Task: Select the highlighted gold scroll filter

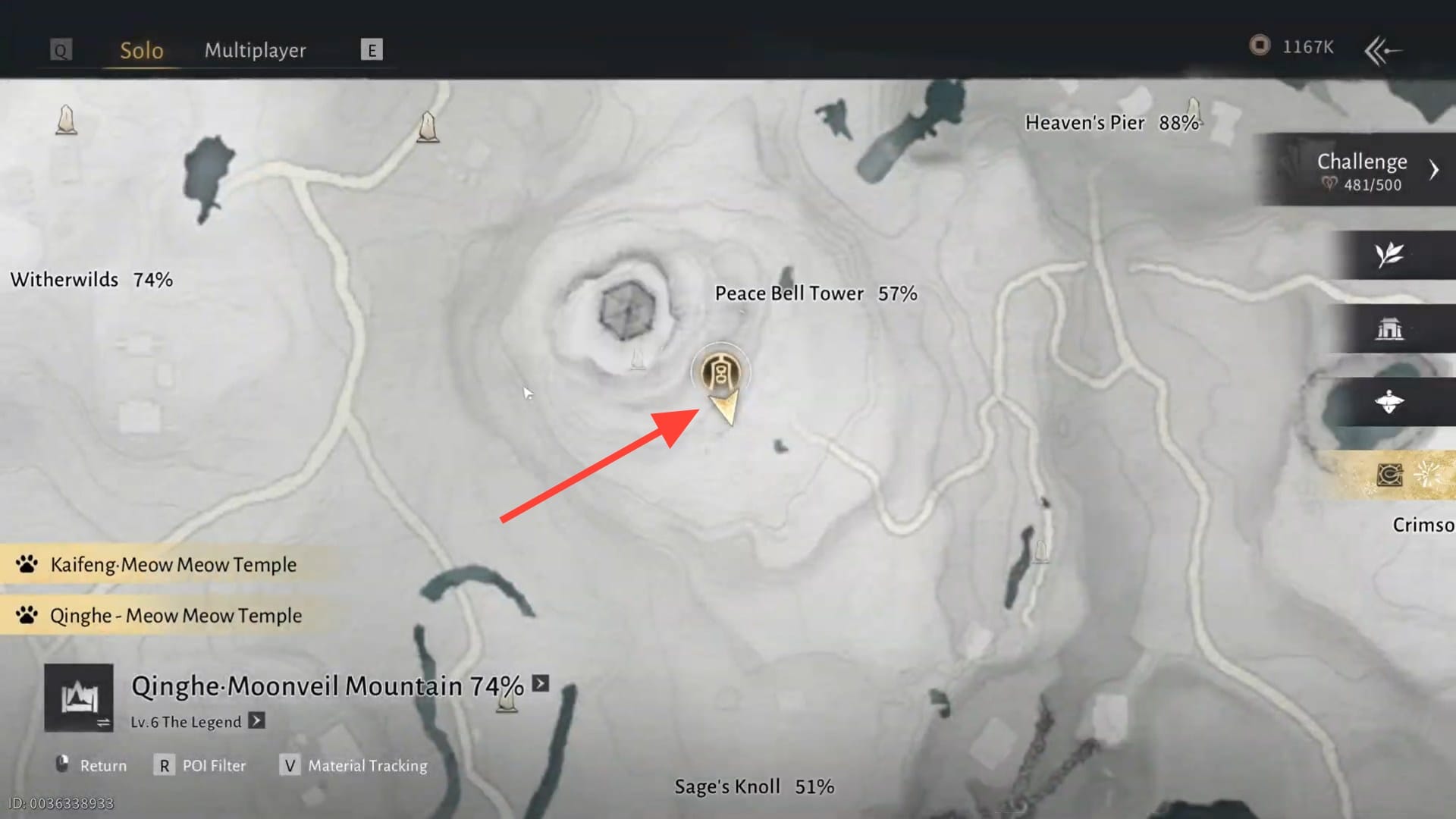Action: click(1389, 475)
